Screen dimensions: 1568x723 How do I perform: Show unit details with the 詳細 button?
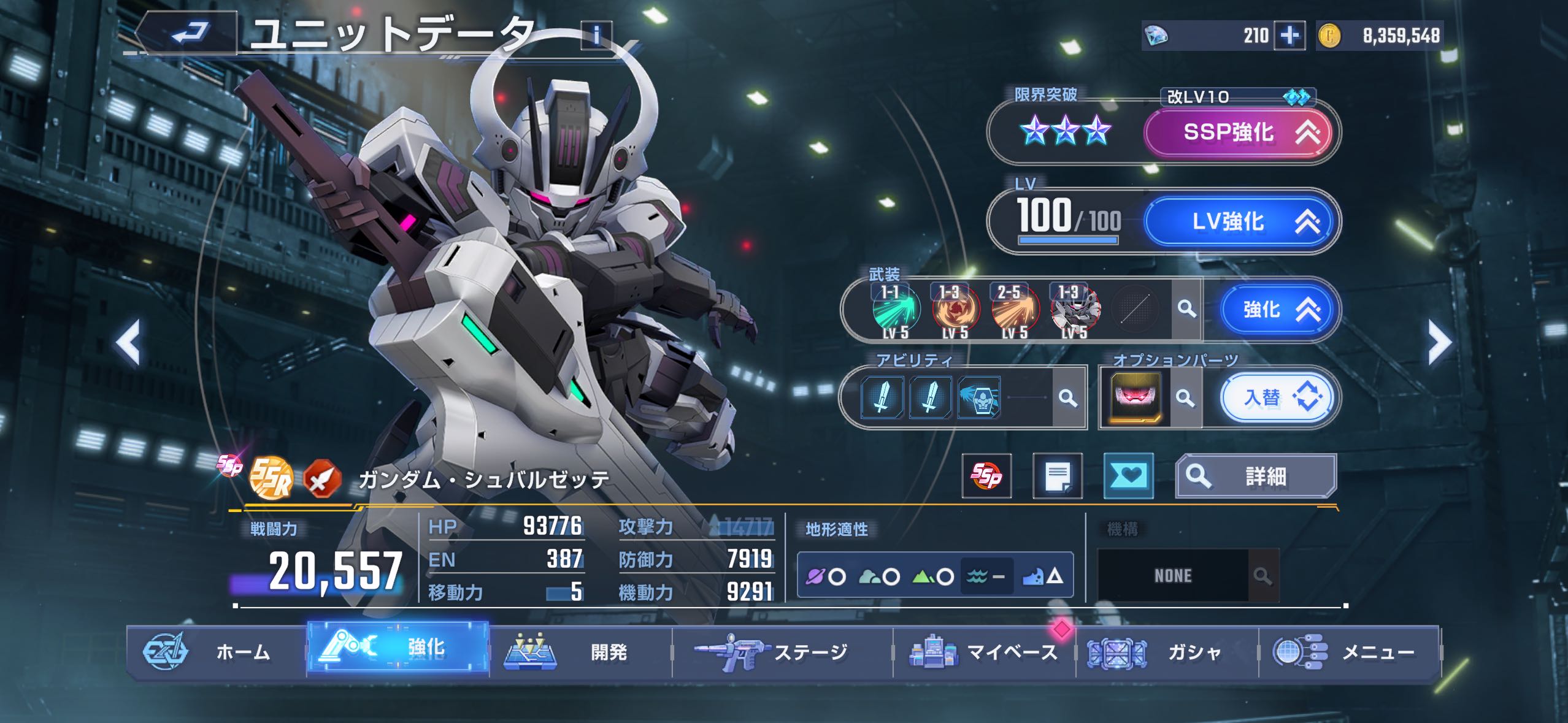(x=1255, y=476)
